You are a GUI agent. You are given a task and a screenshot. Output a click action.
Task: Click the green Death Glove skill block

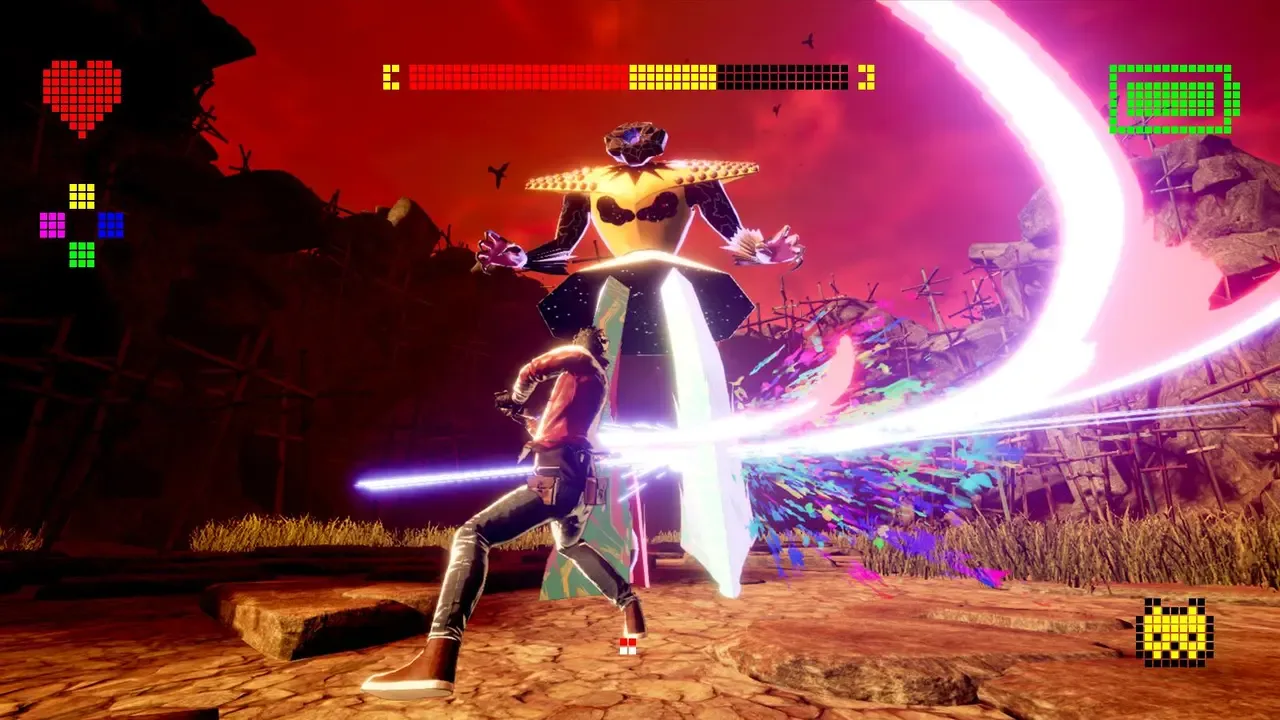pos(82,253)
